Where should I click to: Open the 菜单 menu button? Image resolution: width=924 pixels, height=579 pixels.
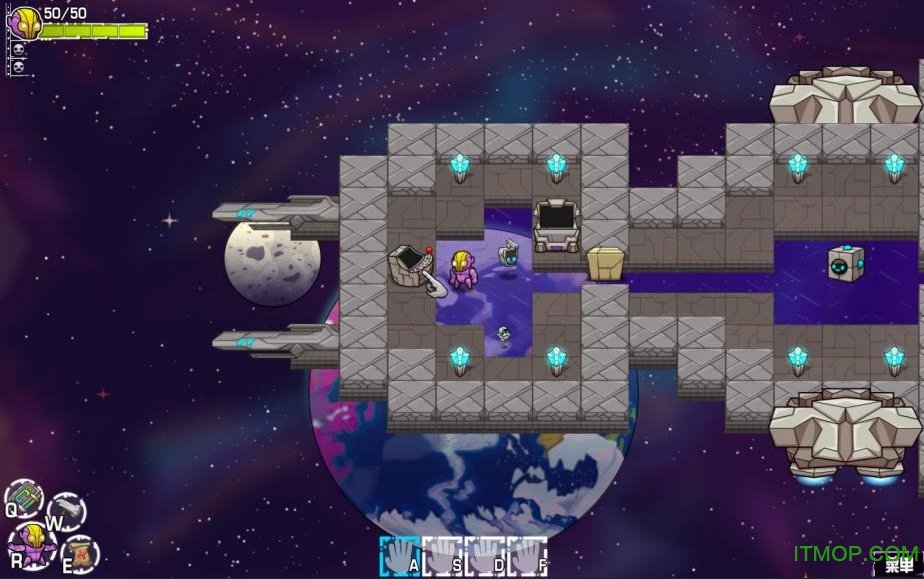899,565
